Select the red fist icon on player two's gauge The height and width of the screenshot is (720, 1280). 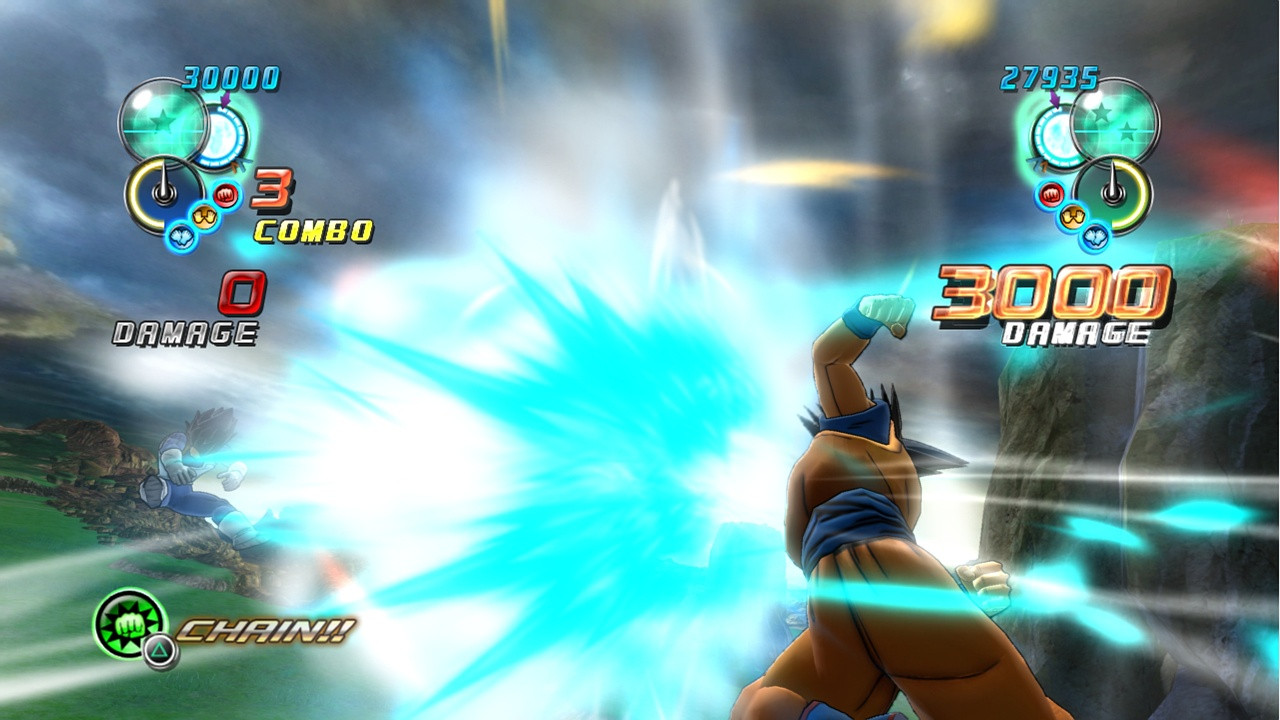click(x=1050, y=193)
